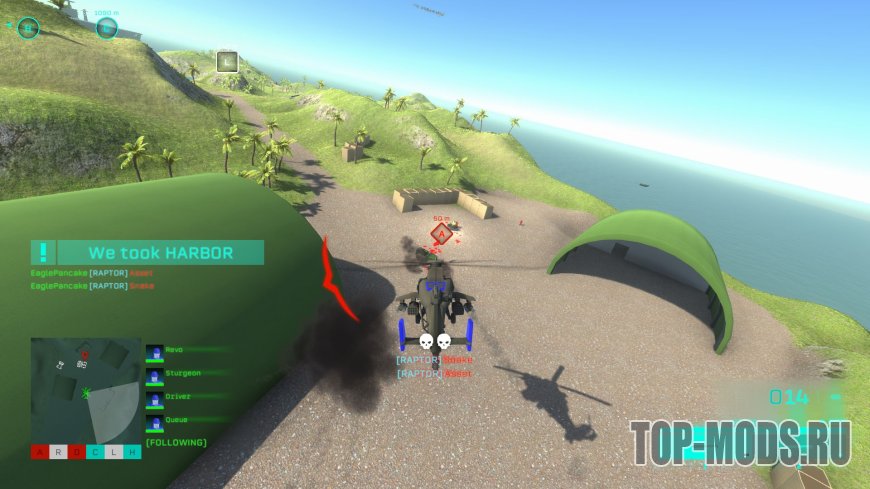The width and height of the screenshot is (870, 489).
Task: Select flag D in the capture point bar
Action: 77,453
